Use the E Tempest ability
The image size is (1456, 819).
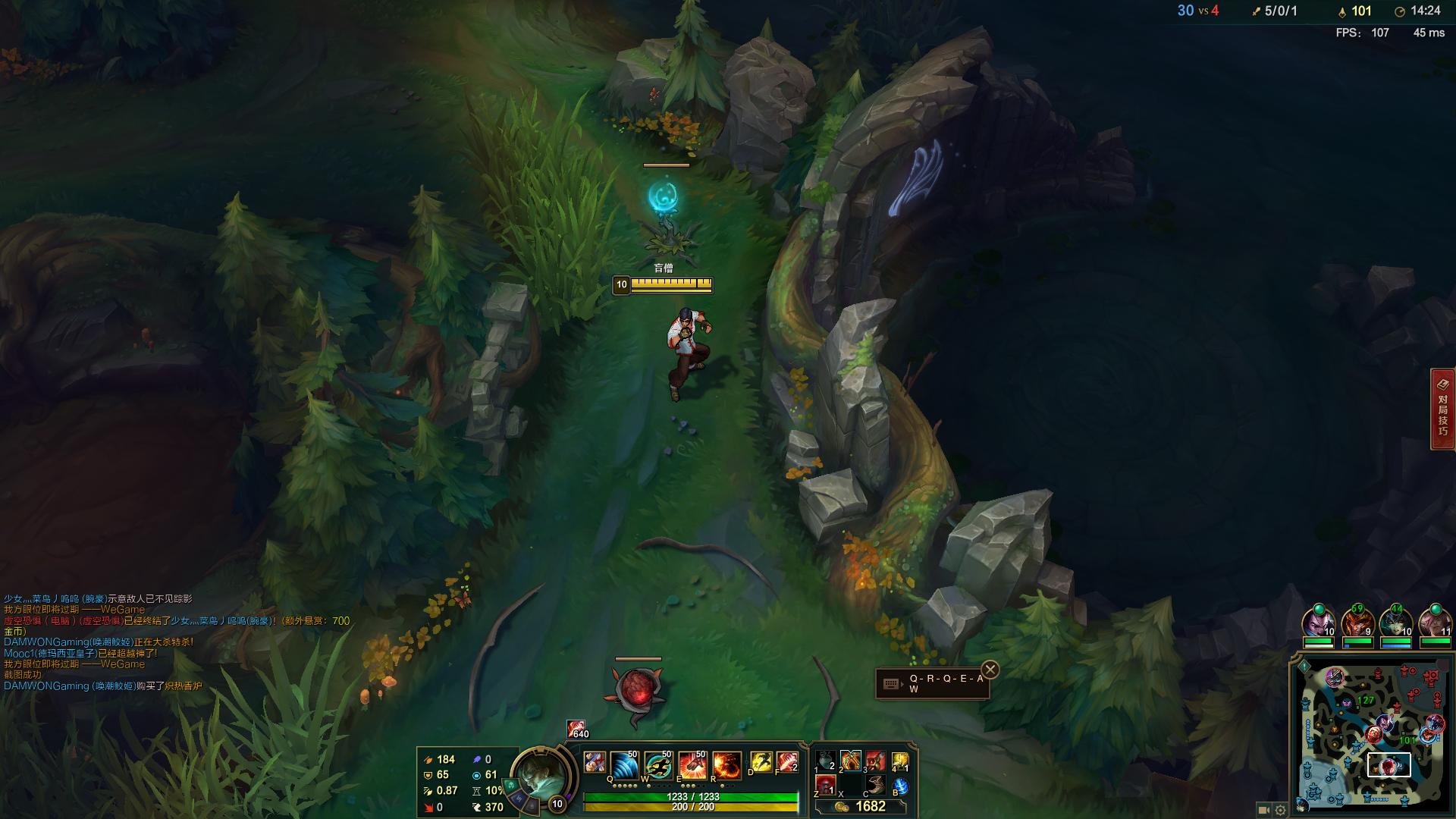[x=692, y=765]
